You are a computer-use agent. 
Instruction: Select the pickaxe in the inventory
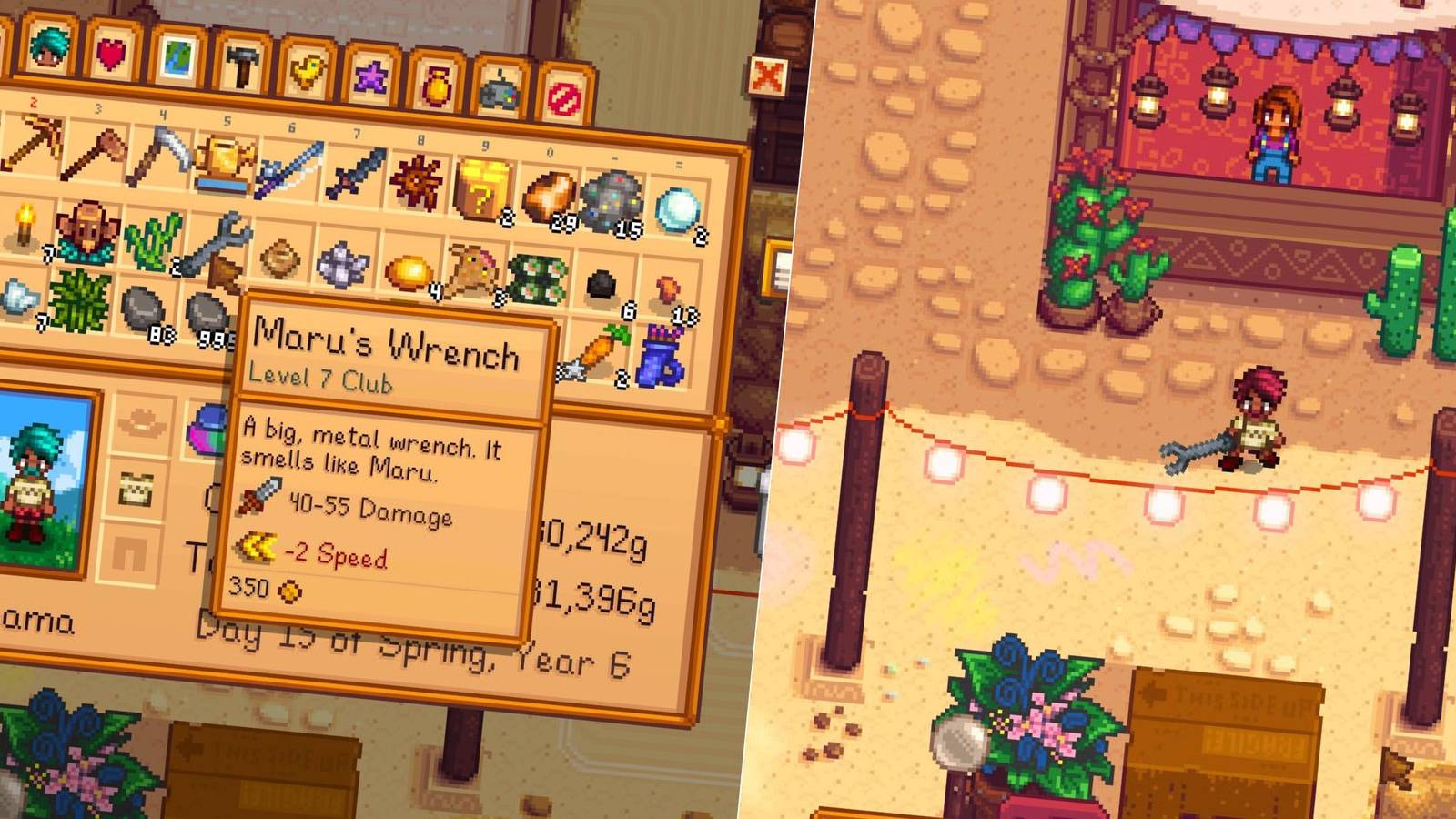point(35,147)
